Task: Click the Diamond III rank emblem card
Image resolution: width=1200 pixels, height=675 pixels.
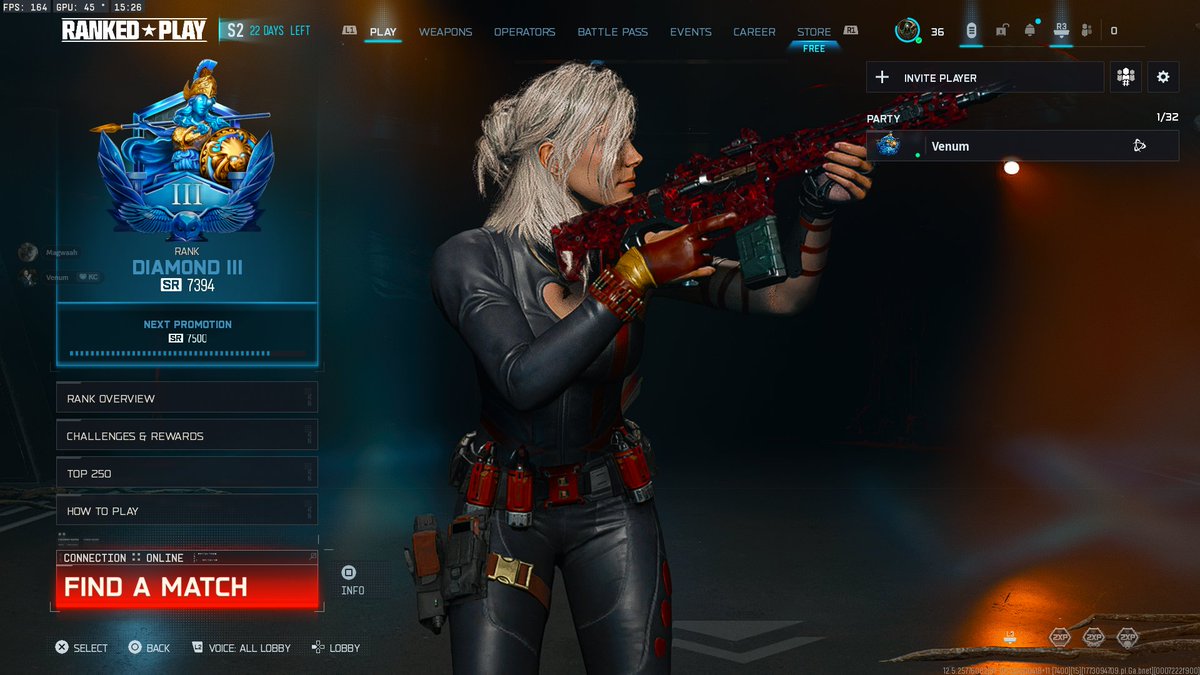Action: (187, 180)
